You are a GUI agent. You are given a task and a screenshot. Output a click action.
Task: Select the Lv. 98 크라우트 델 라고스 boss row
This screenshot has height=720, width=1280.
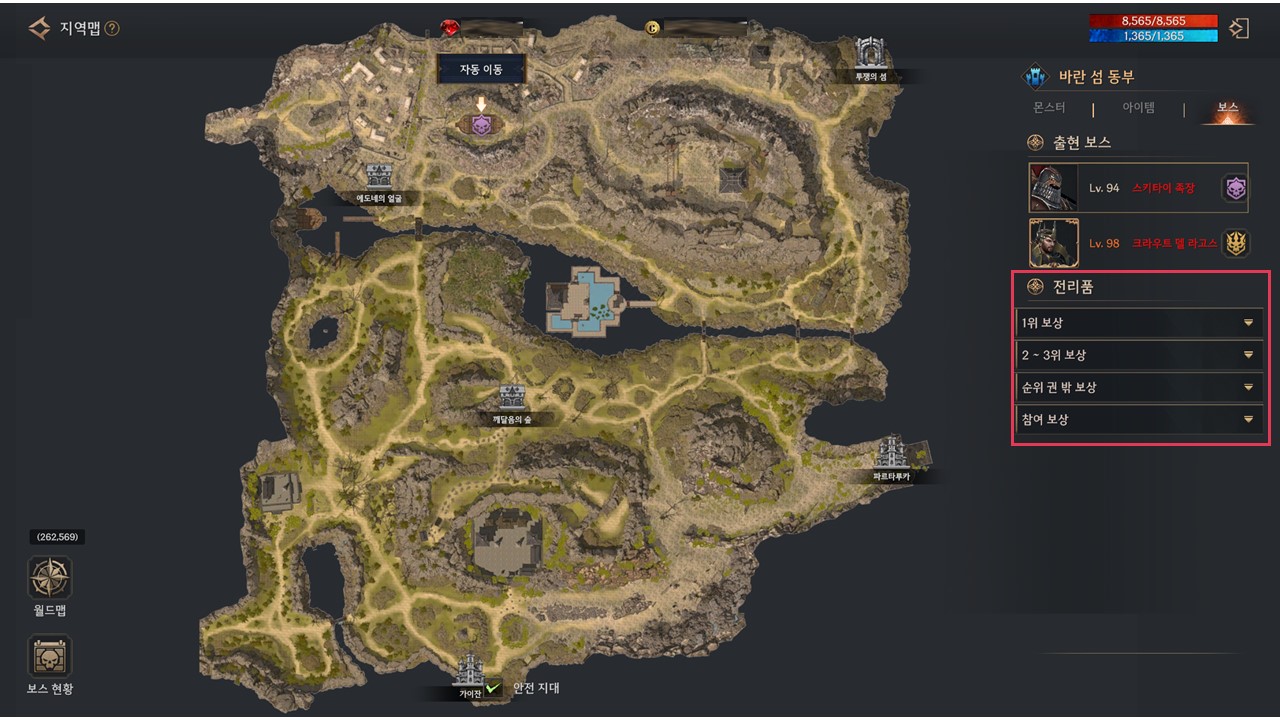[1138, 243]
